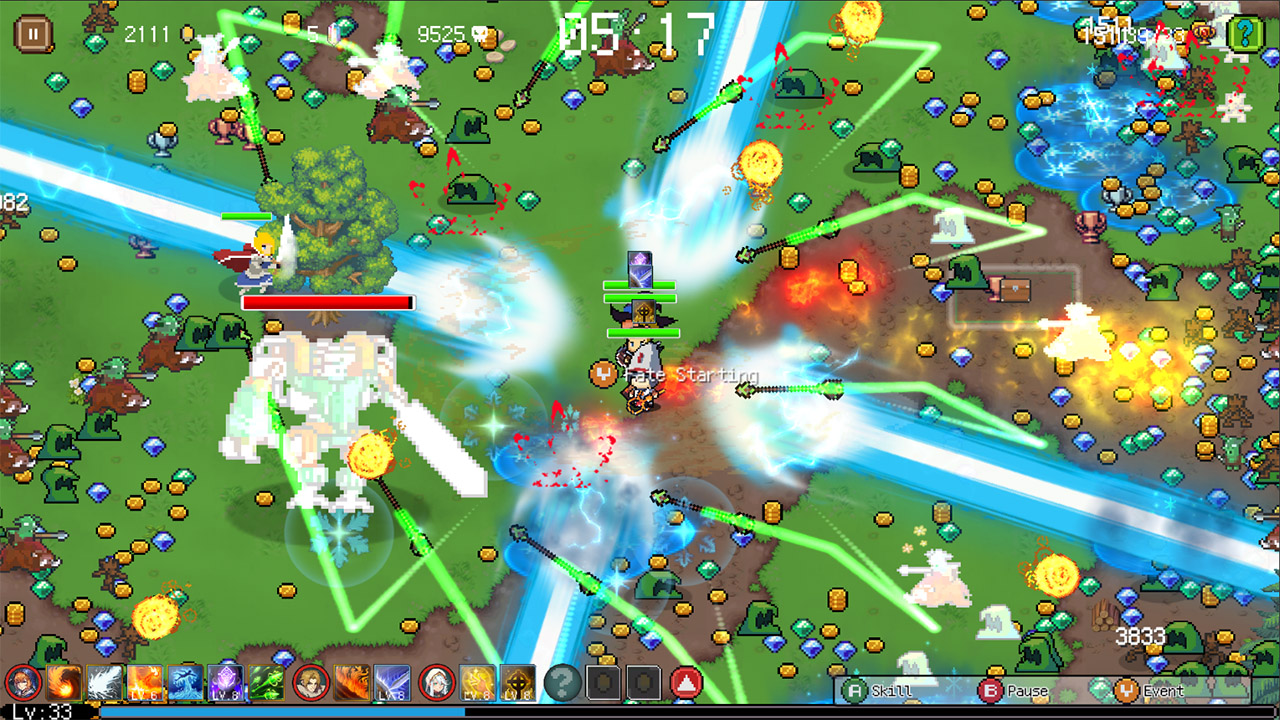1280x720 pixels.
Task: Pause the game with the B button
Action: tap(990, 691)
